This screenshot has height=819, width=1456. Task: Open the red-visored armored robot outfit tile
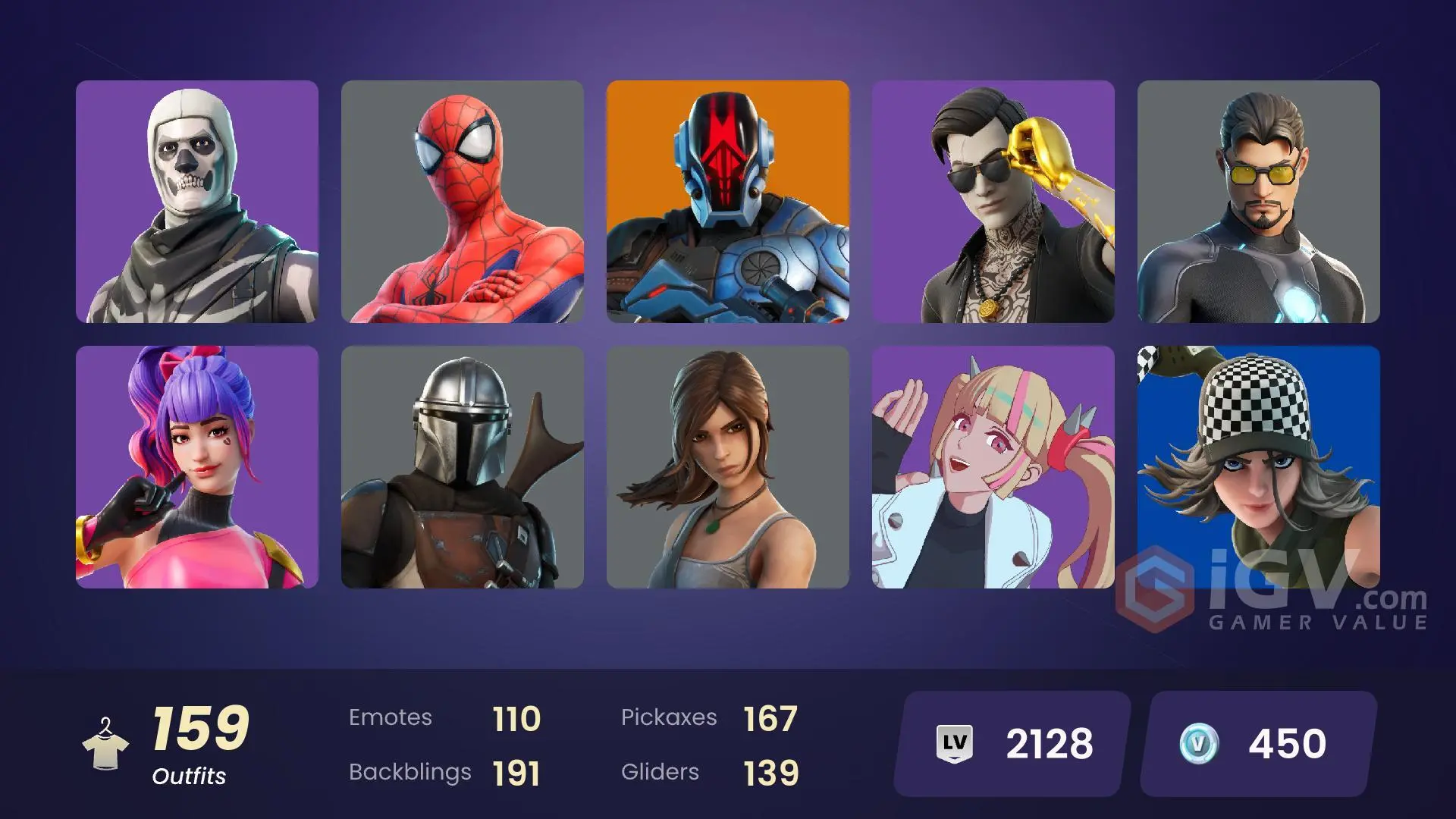[728, 202]
